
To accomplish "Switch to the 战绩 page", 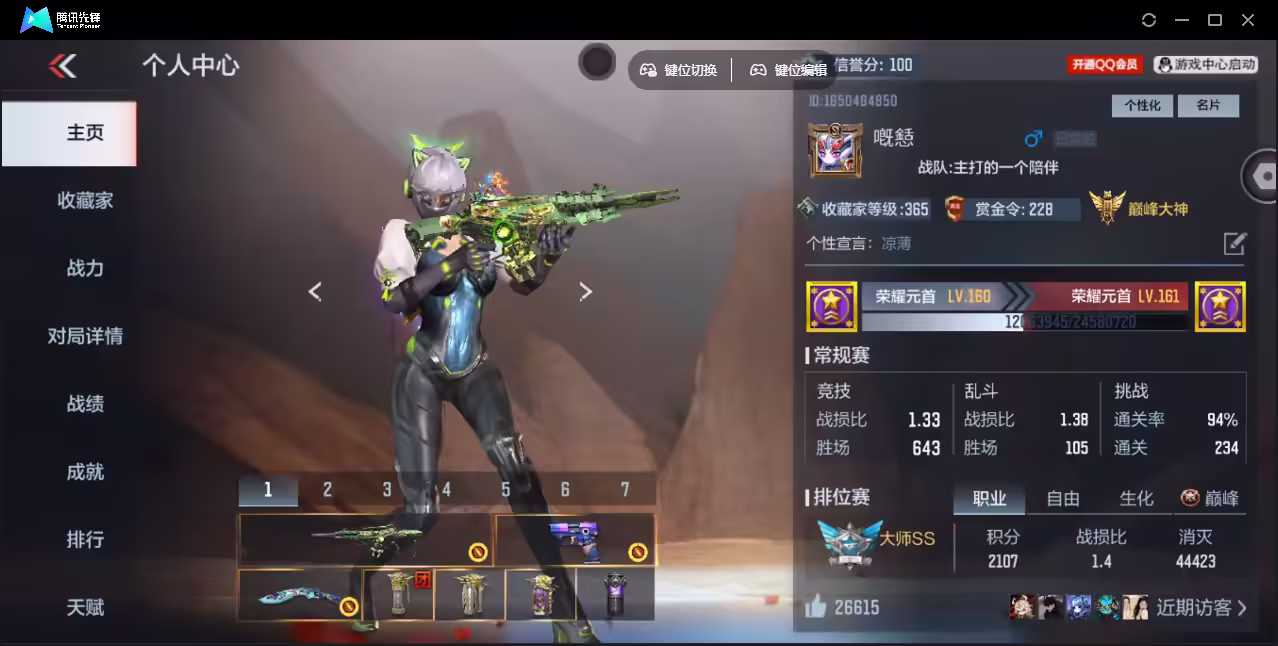I will click(85, 404).
